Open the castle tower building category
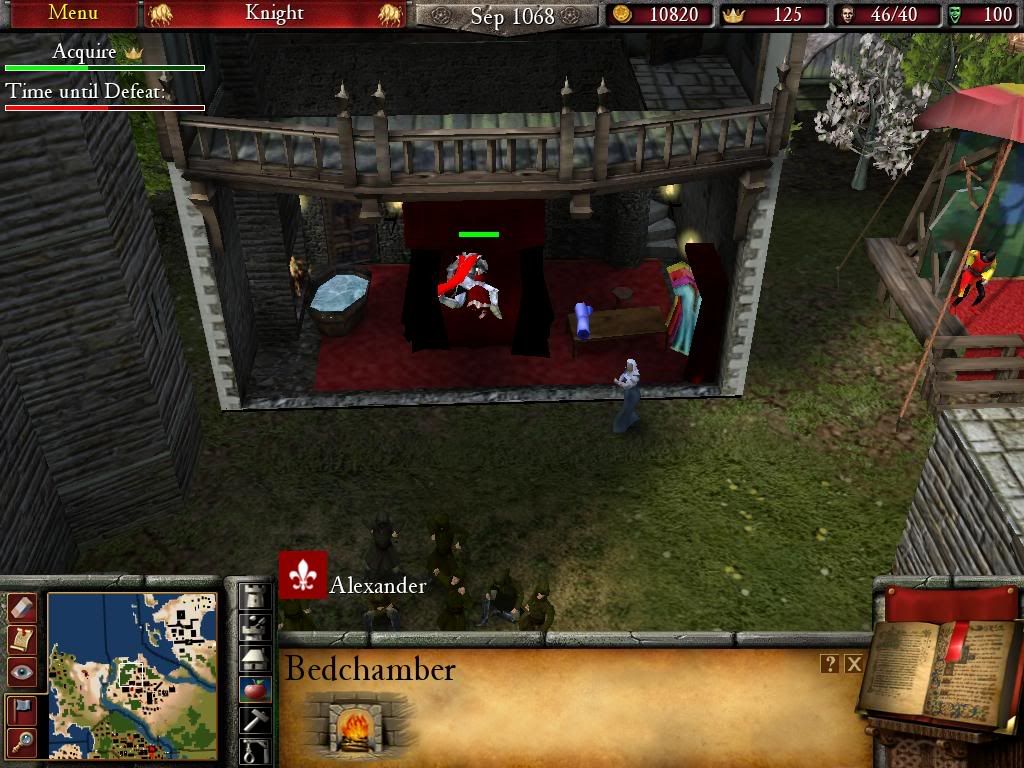Viewport: 1024px width, 768px height. [x=256, y=596]
